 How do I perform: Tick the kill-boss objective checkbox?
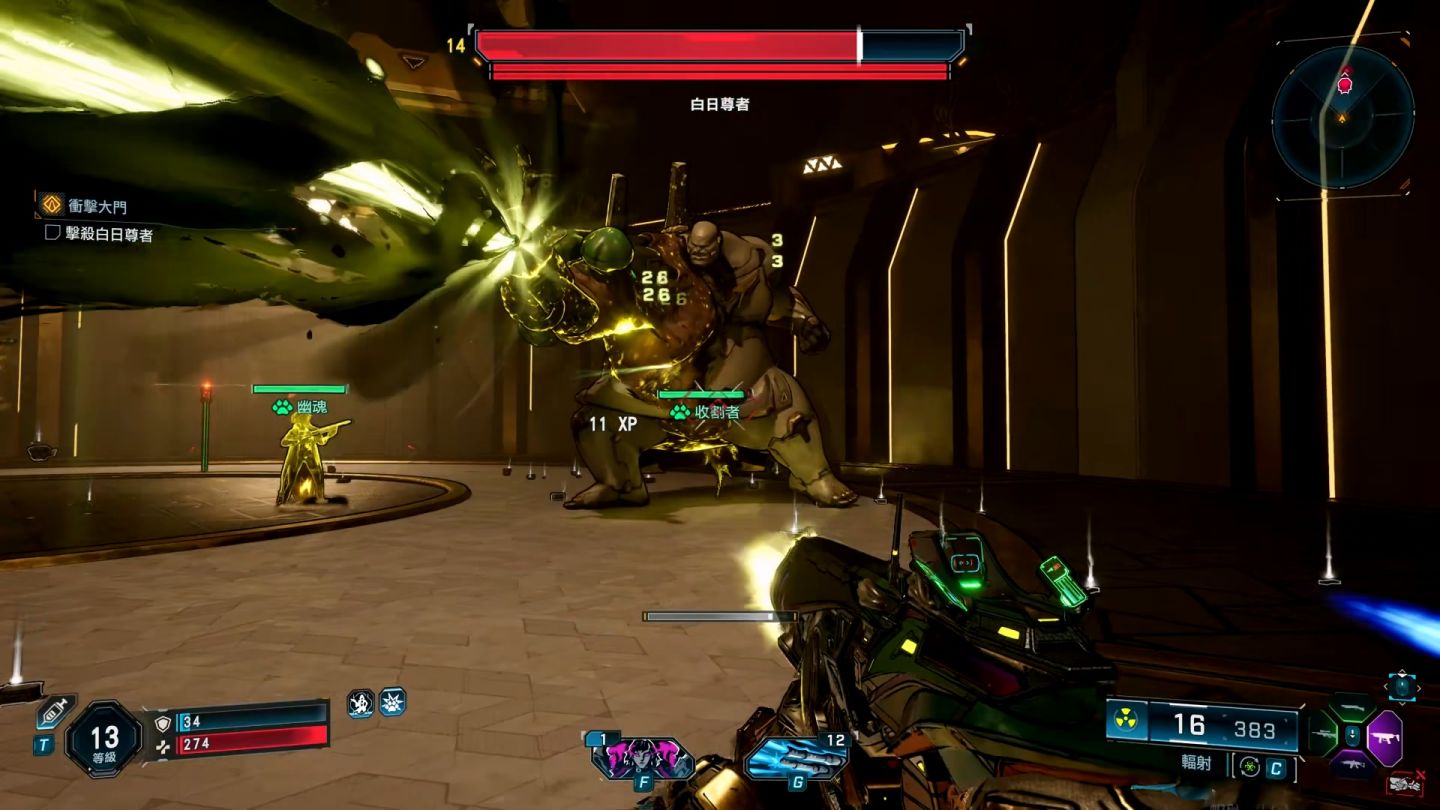53,232
